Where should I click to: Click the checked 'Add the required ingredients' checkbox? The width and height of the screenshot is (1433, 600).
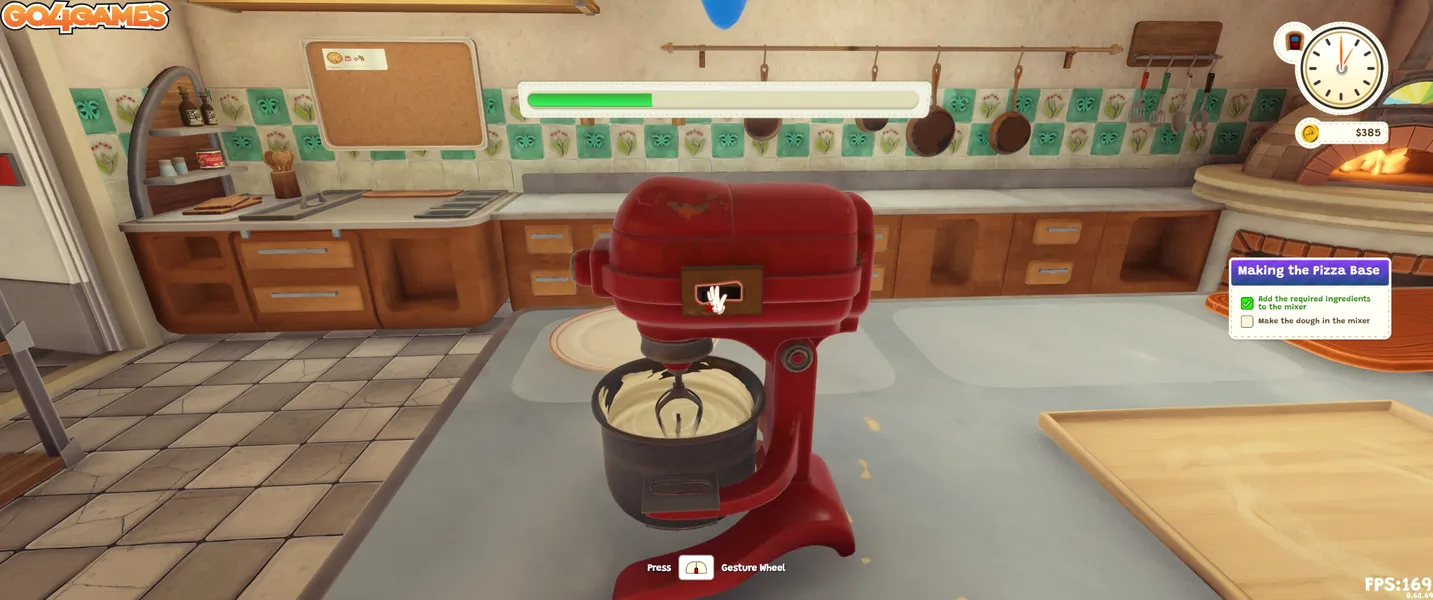click(1247, 303)
